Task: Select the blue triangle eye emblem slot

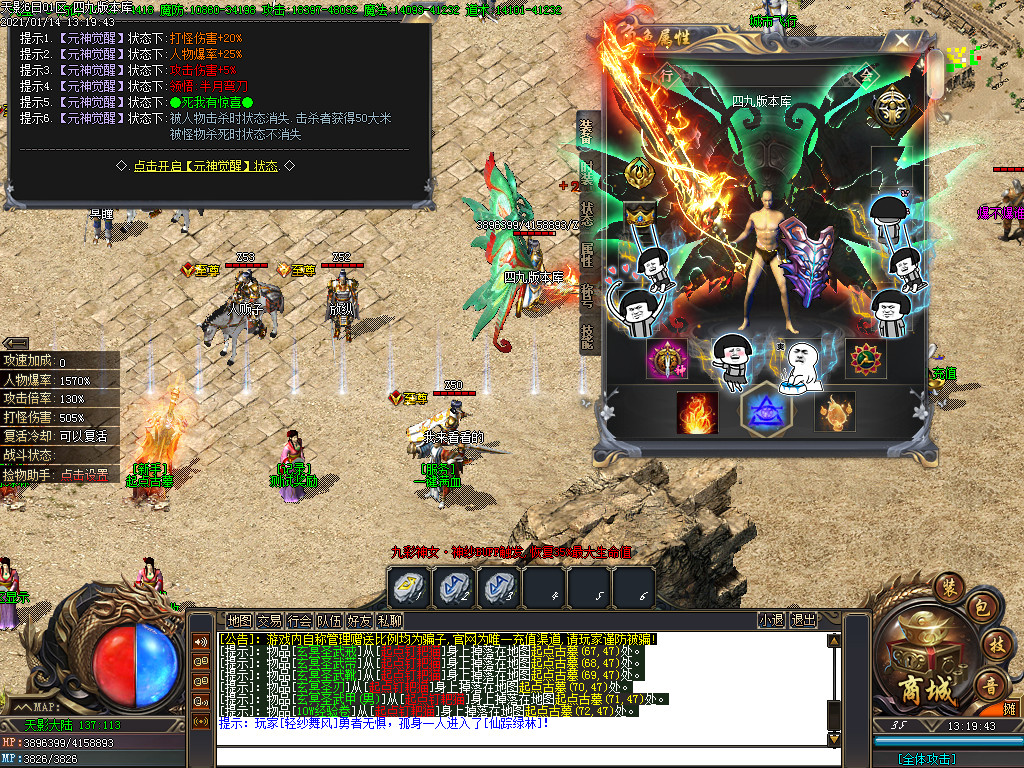Action: pyautogui.click(x=766, y=412)
